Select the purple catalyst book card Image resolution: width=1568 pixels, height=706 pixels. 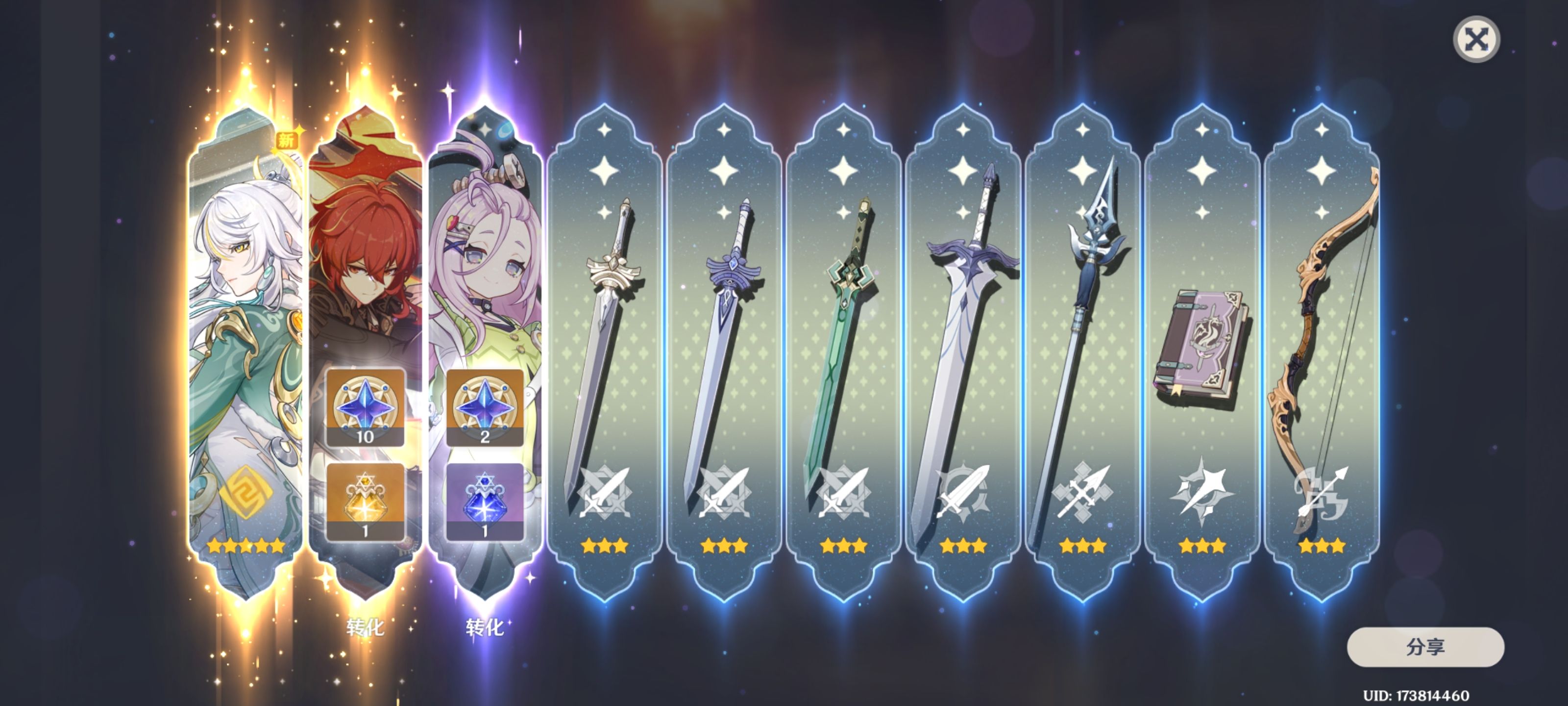[x=1202, y=353]
